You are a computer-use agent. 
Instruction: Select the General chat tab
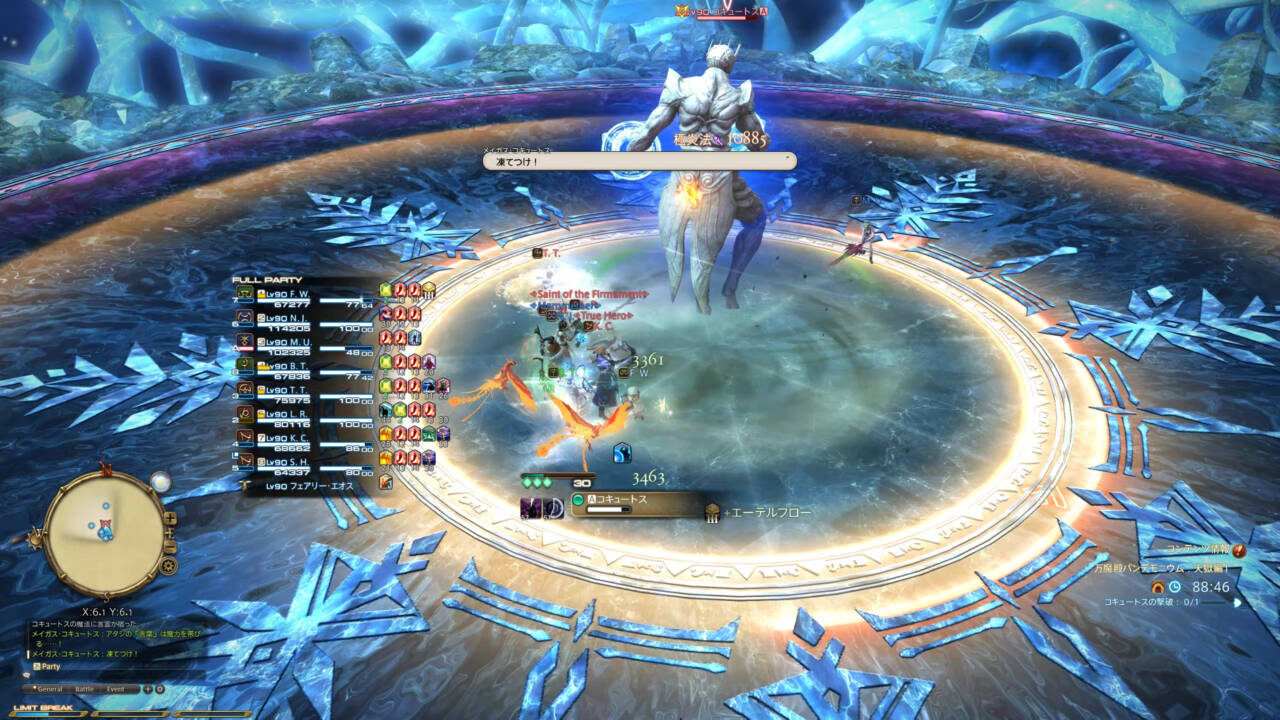pyautogui.click(x=52, y=689)
